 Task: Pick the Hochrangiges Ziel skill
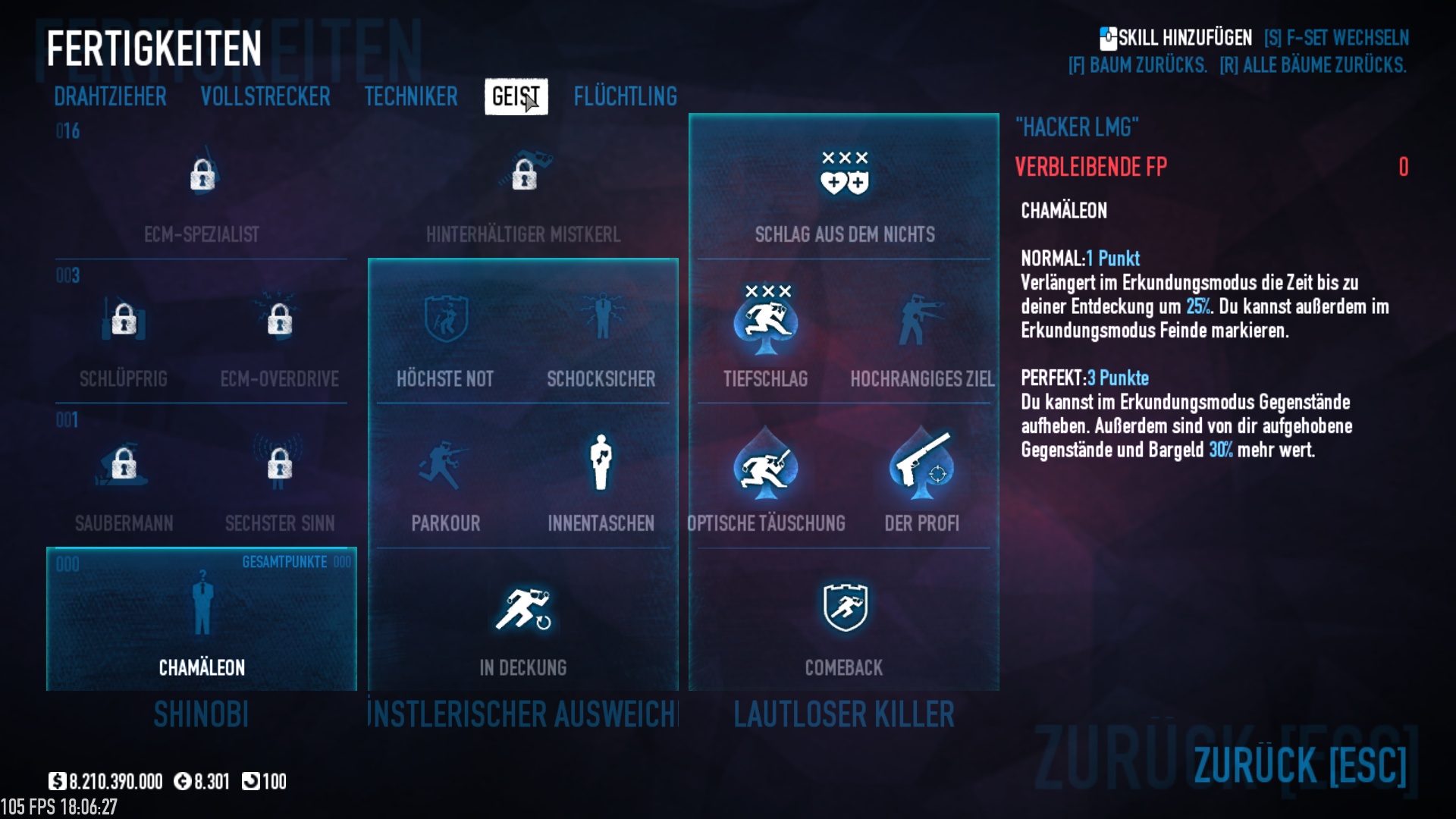pos(921,320)
